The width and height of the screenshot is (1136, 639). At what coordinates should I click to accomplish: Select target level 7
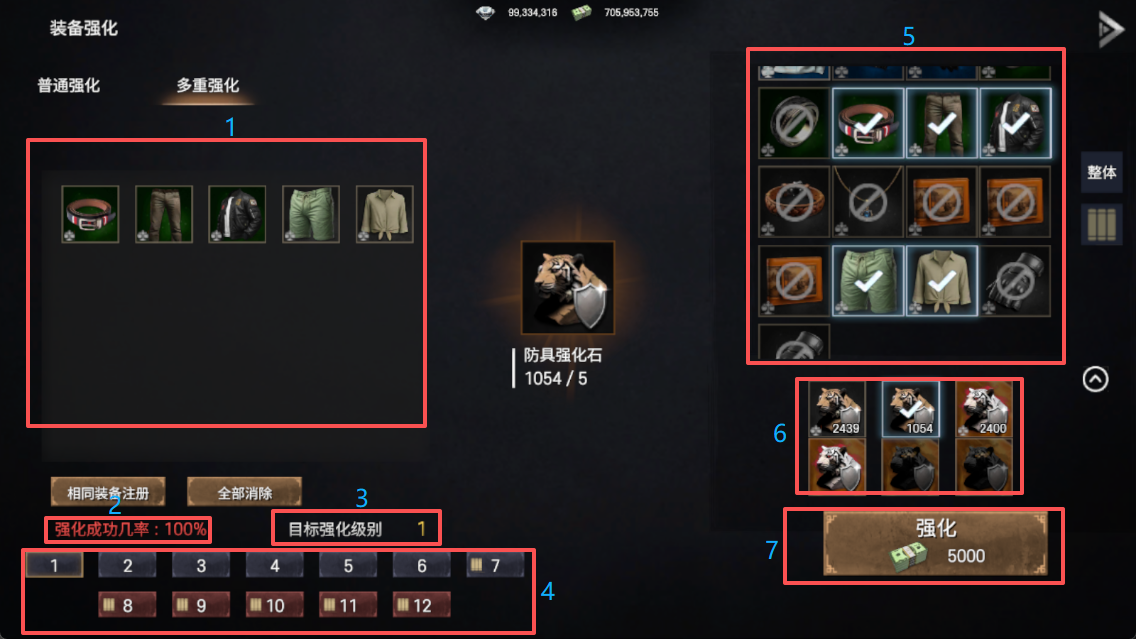click(x=495, y=566)
